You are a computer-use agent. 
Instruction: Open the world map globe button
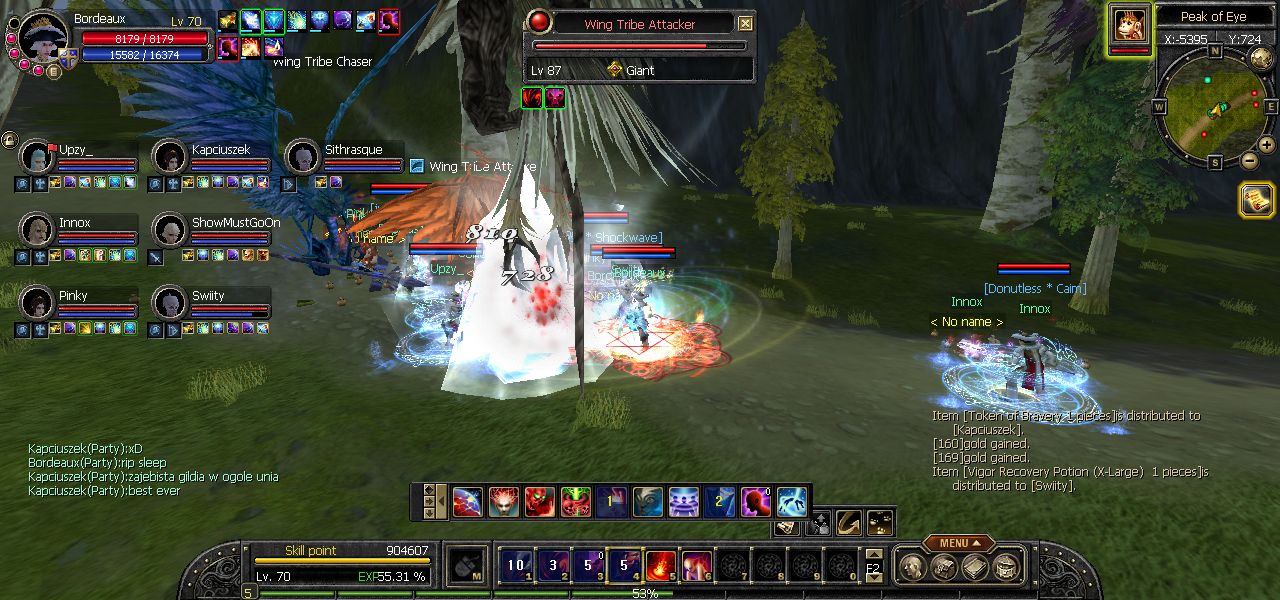coord(1261,58)
